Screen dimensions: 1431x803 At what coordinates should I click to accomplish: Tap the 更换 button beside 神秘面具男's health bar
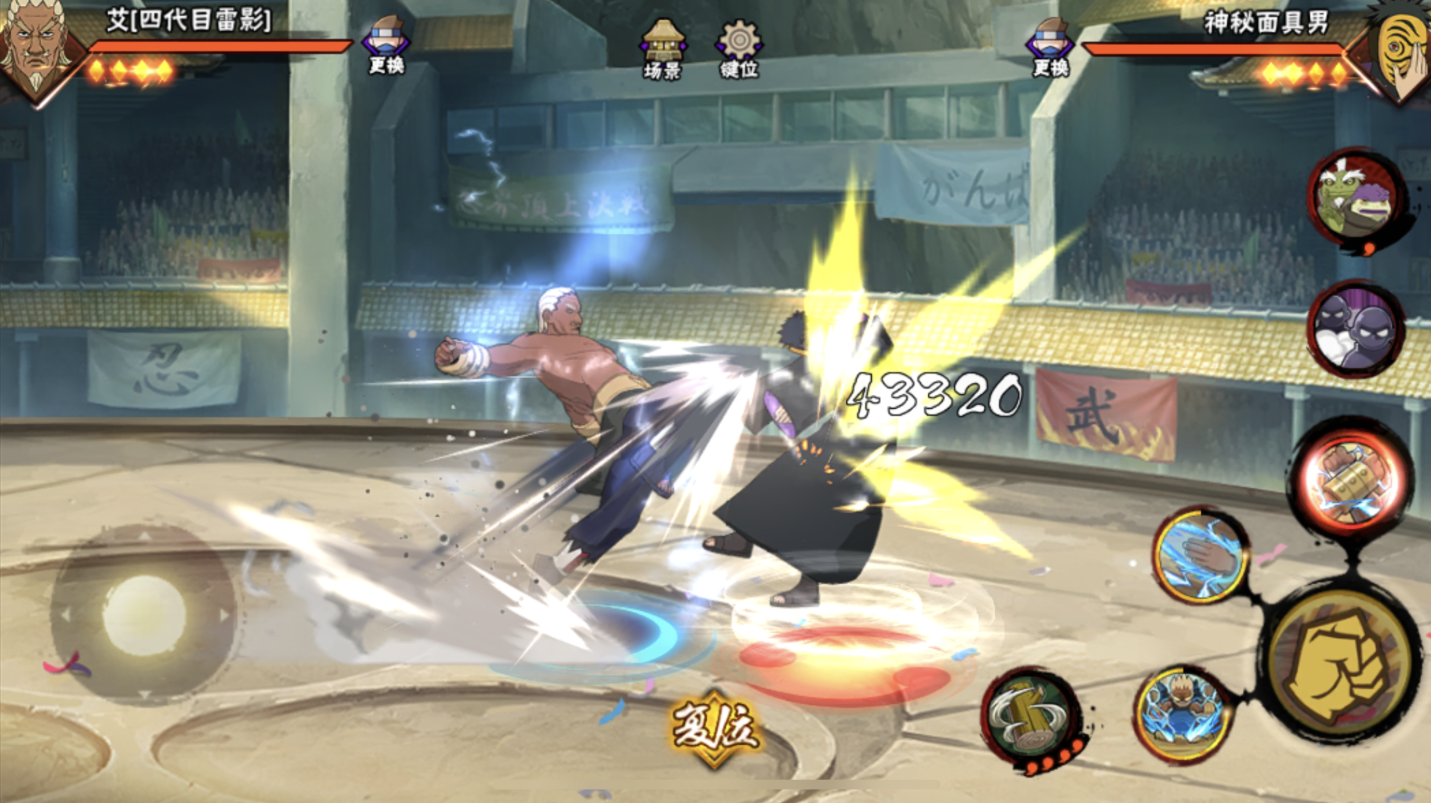coord(1050,46)
